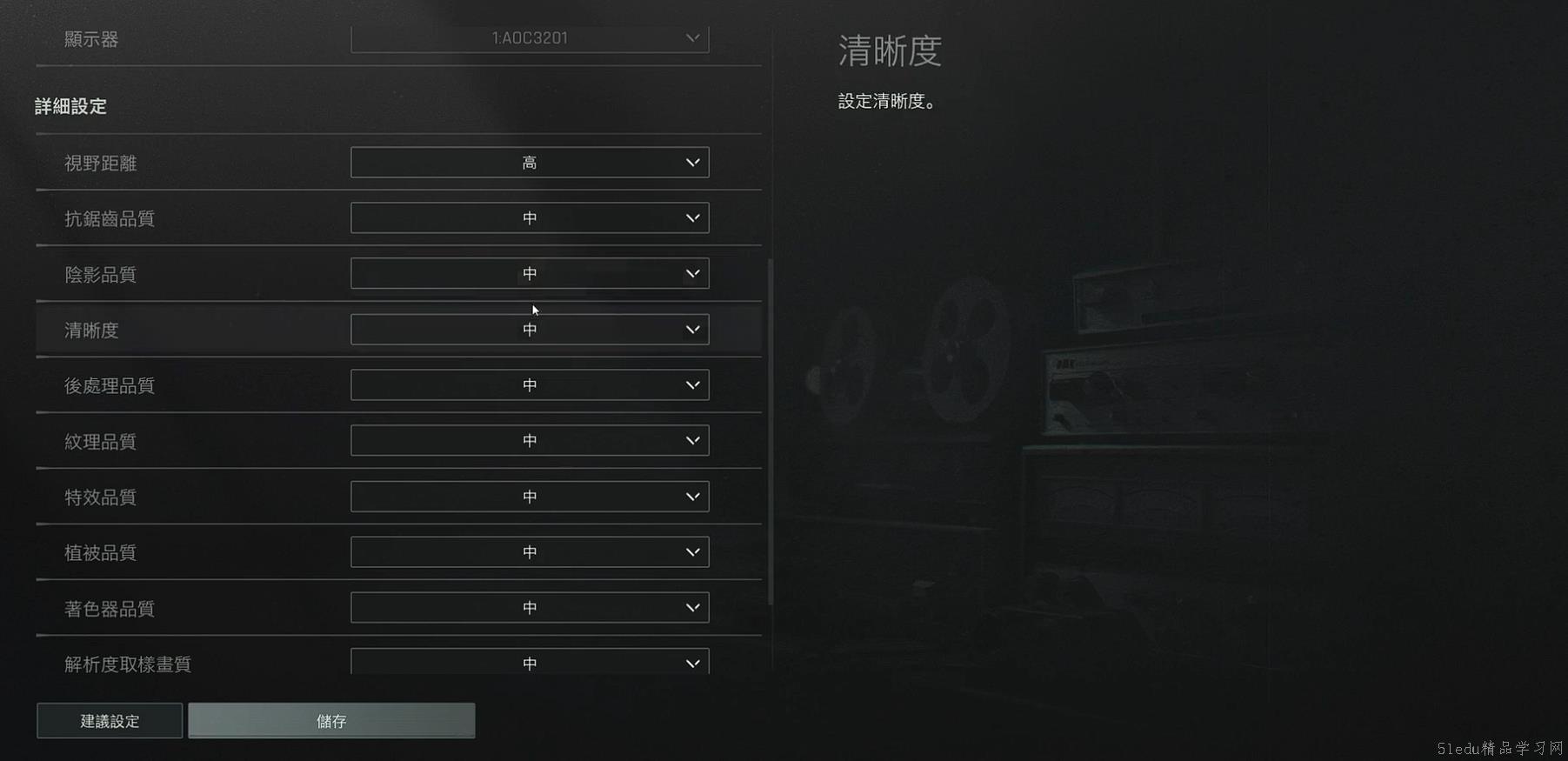This screenshot has height=761, width=1568.
Task: Open the 視野距離 dropdown
Action: click(x=530, y=163)
